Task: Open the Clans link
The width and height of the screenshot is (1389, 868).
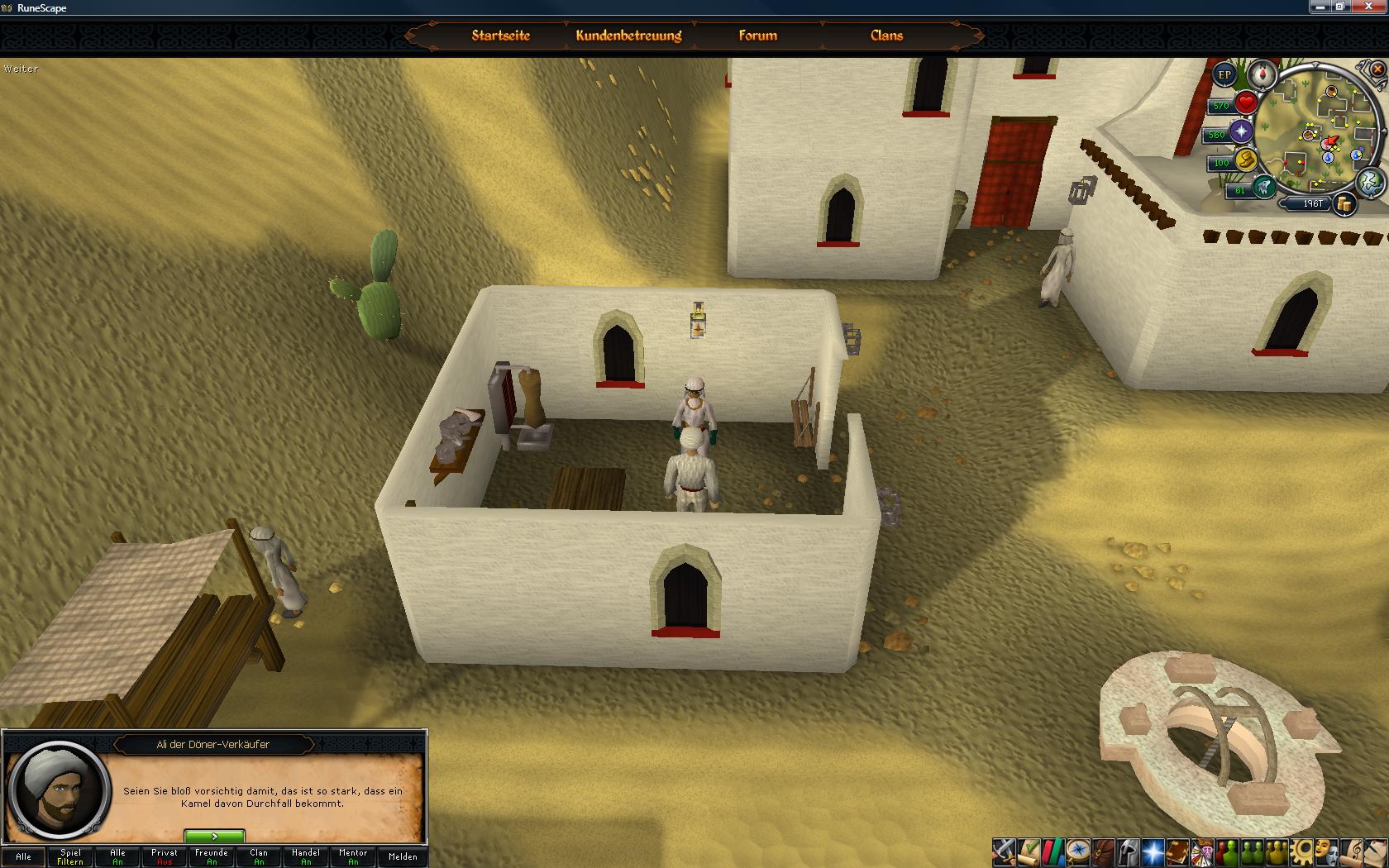Action: tap(886, 36)
